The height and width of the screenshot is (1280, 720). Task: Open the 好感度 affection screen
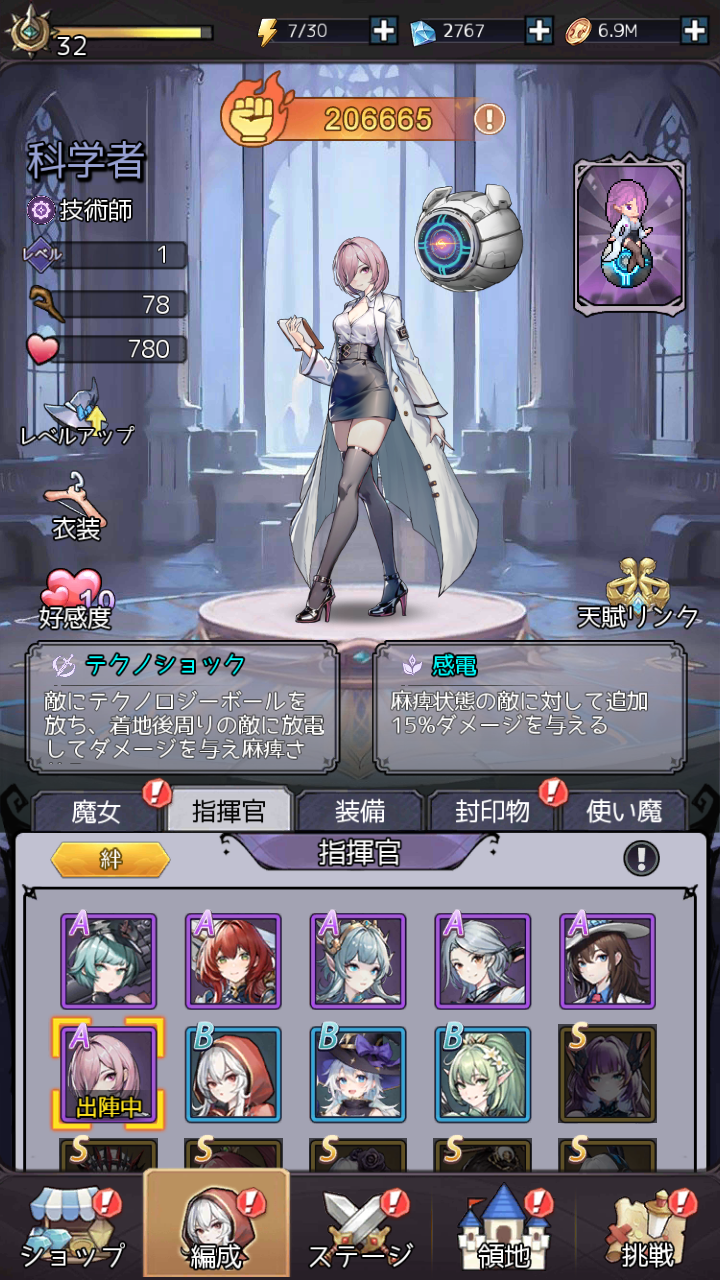pos(75,600)
